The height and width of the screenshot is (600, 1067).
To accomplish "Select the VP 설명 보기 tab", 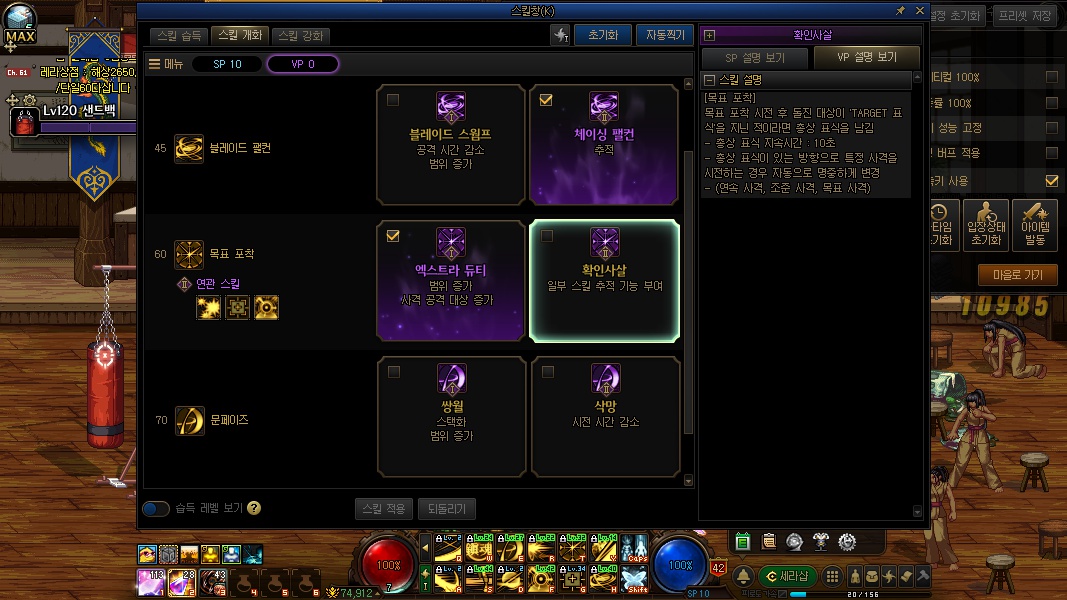I will coord(866,58).
